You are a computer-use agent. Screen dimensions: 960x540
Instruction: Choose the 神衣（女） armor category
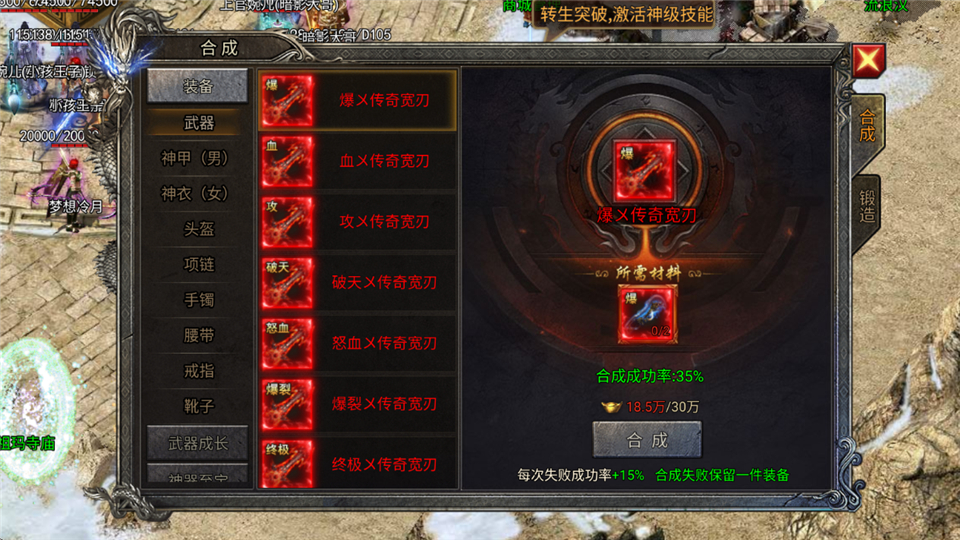[197, 193]
